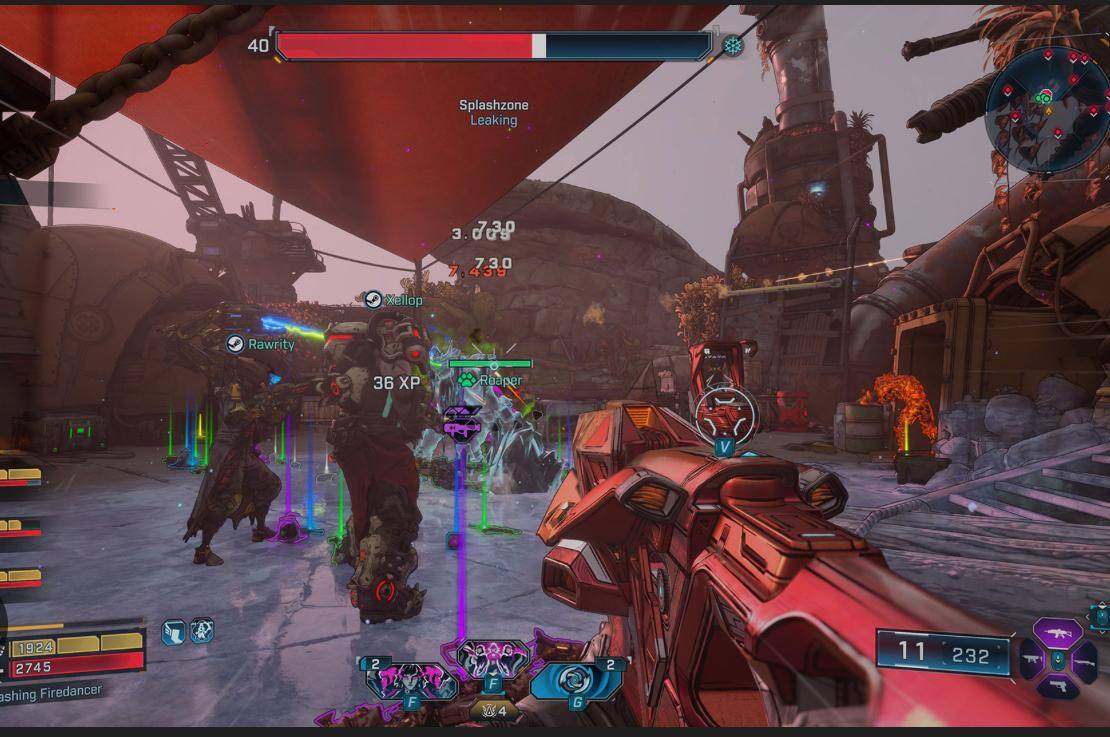Screen dimensions: 1110x737
Task: Click the gold badge showing 4
Action: click(491, 712)
